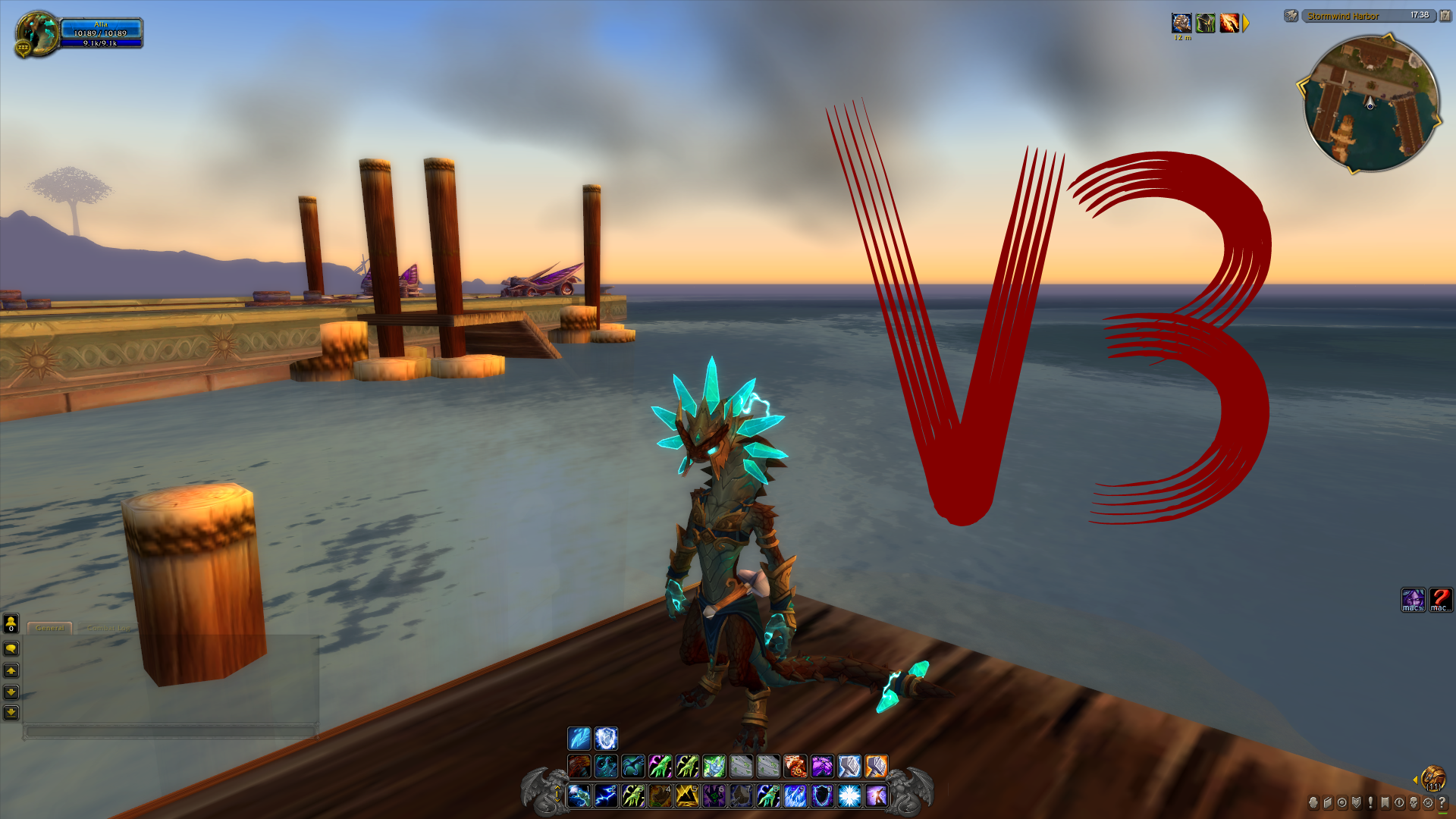Cast the lightning bolt ability in slot 2

coord(606,795)
